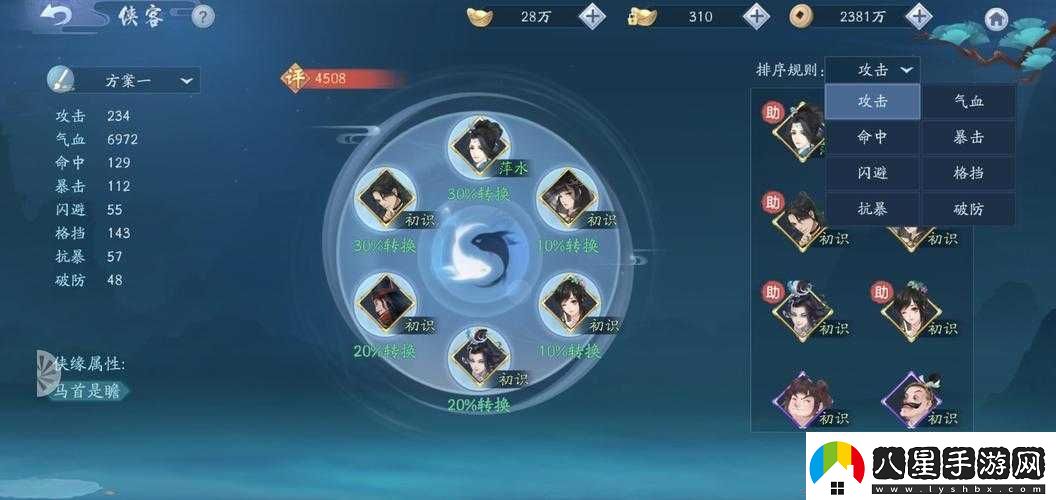
Task: Add copper coins with plus button
Action: point(917,16)
